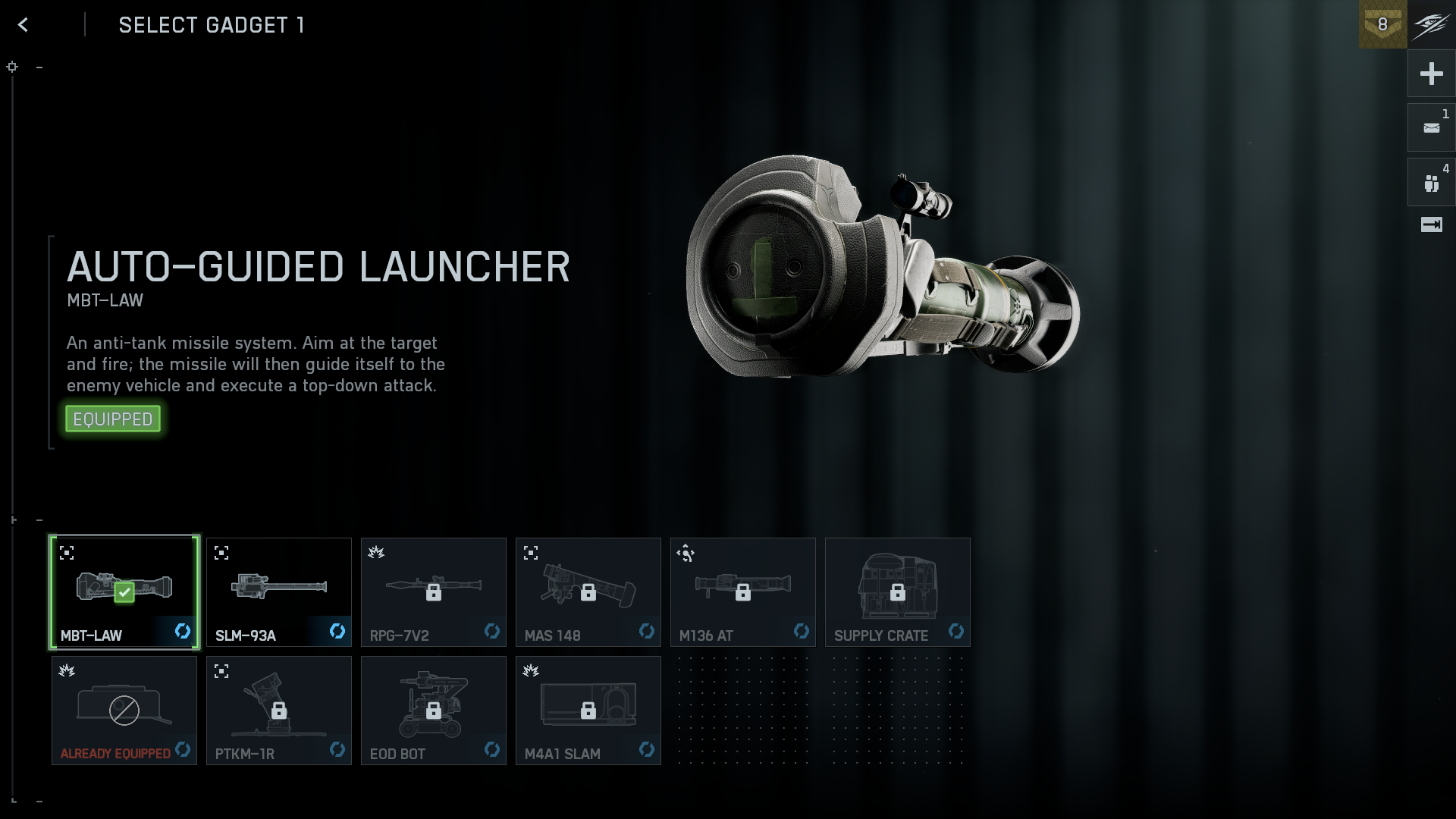Choose the locked EOD Bot tile

(x=434, y=710)
